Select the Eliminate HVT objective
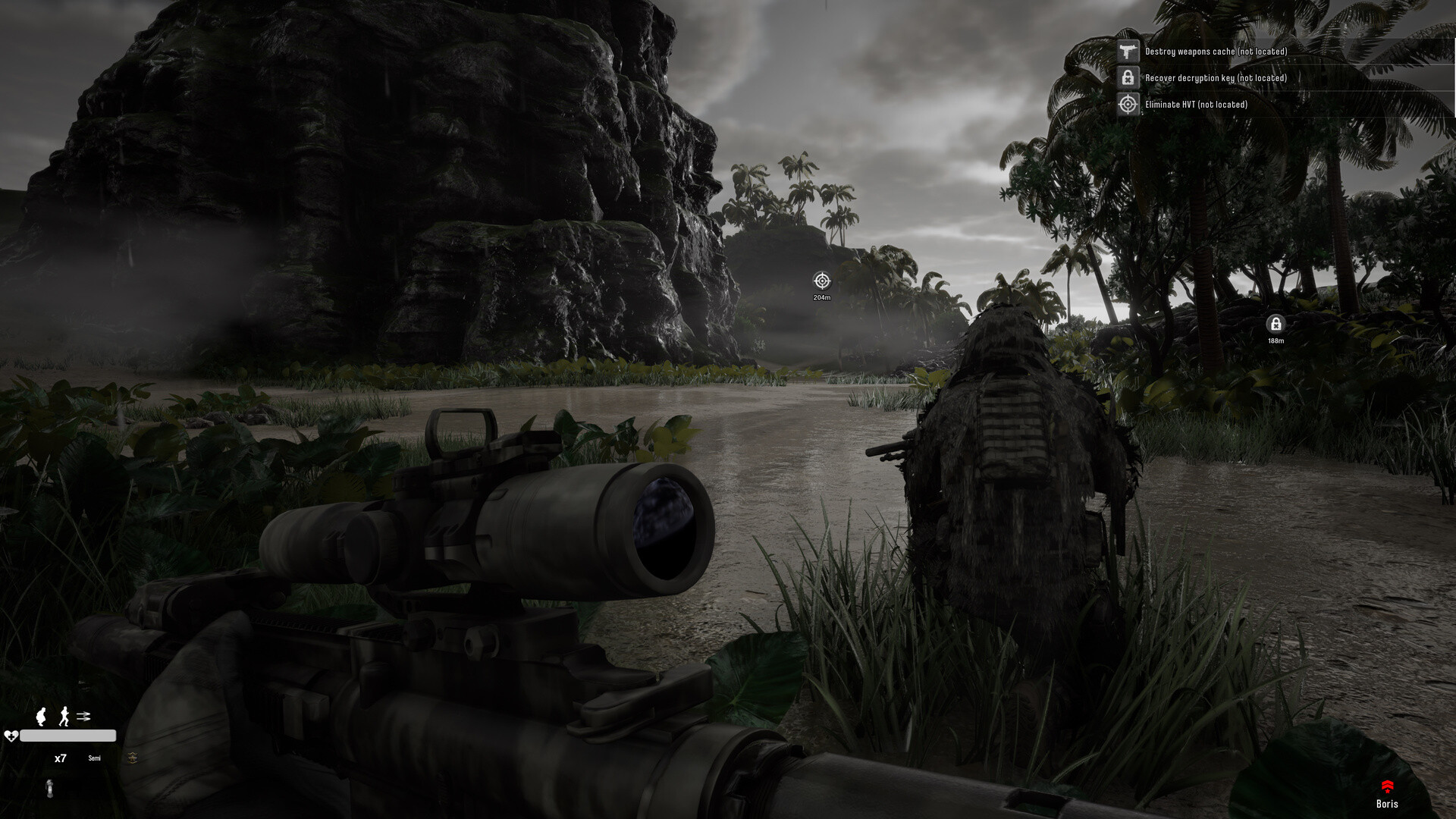 [1196, 105]
